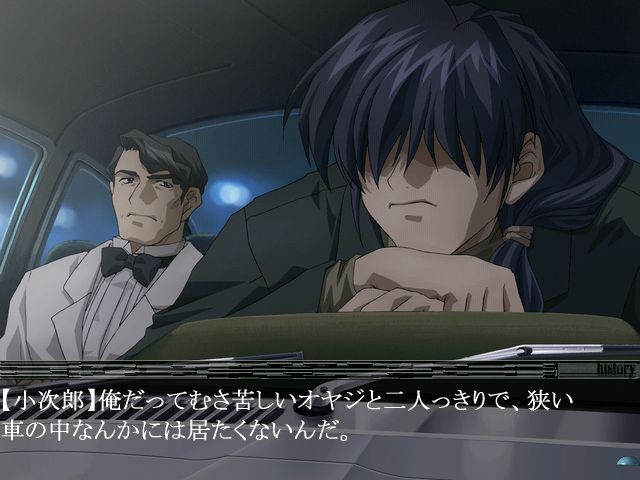
Task: Click the blue advance-text indicator
Action: click(628, 461)
